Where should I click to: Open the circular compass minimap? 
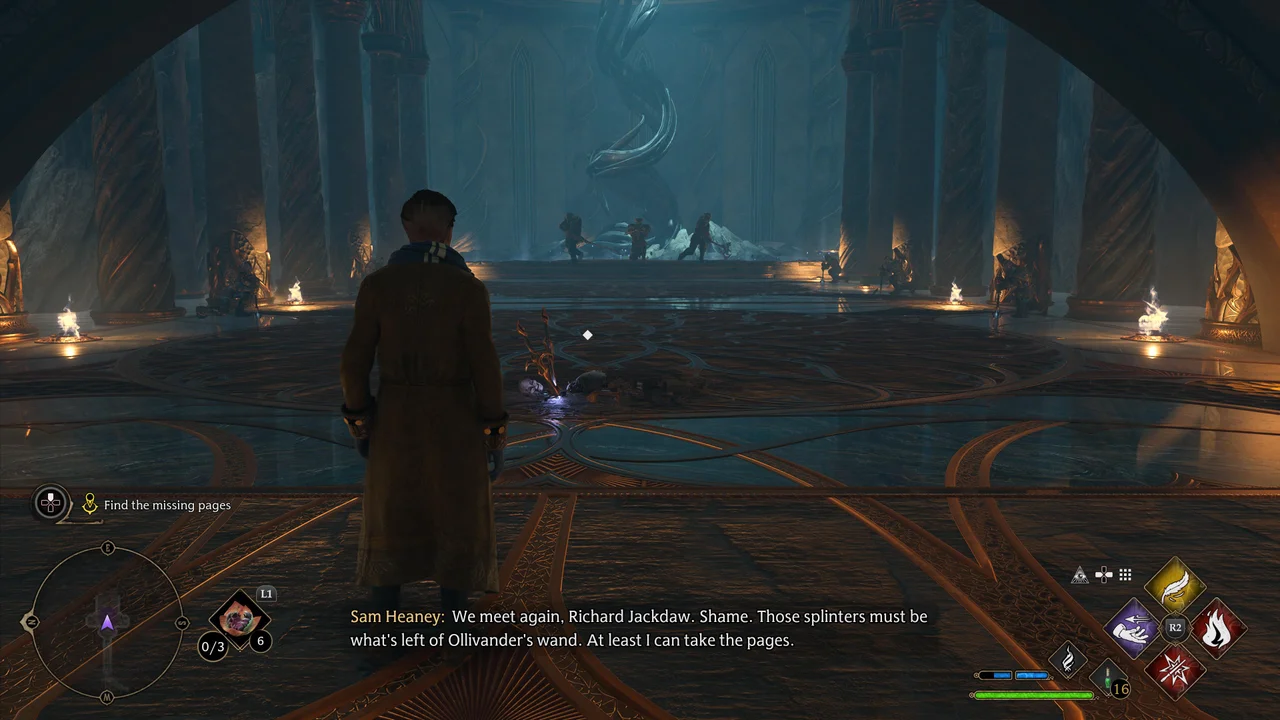coord(107,623)
